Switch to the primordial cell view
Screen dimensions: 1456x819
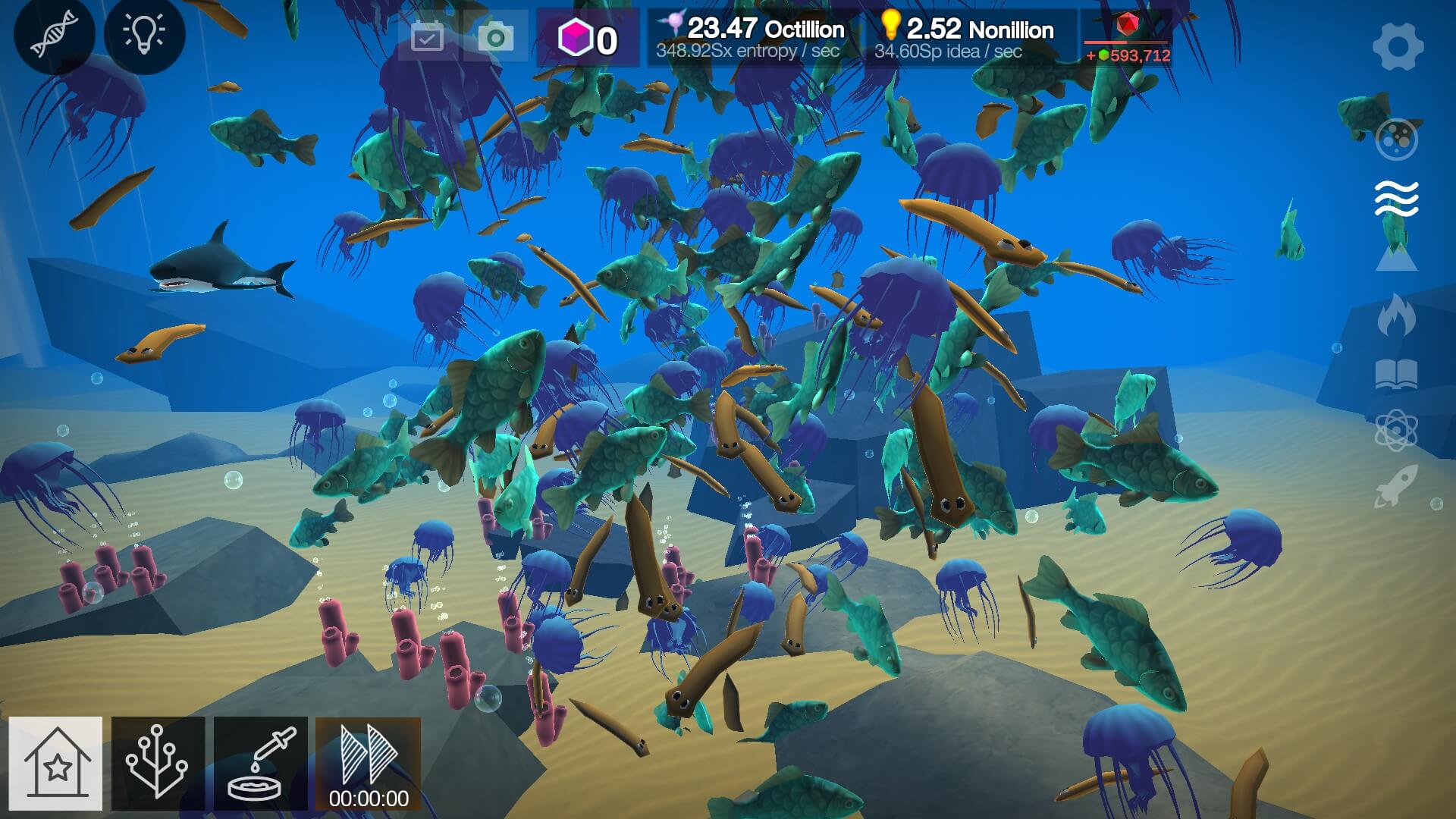tap(1396, 139)
